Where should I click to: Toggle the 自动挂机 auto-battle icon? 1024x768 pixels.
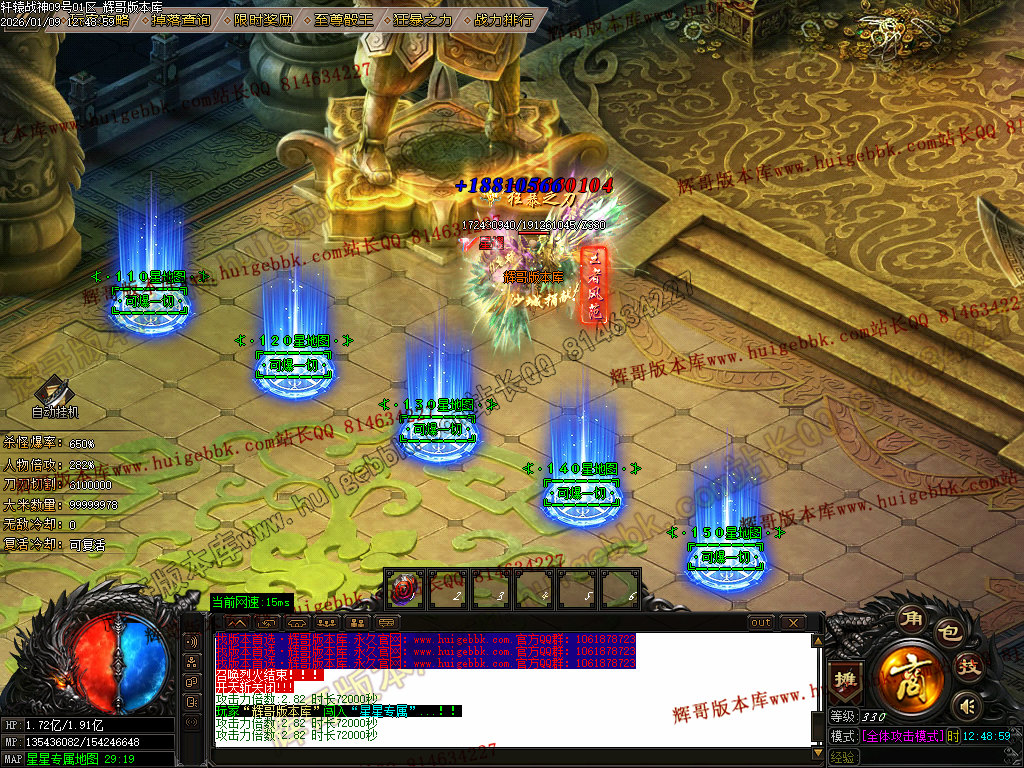54,395
